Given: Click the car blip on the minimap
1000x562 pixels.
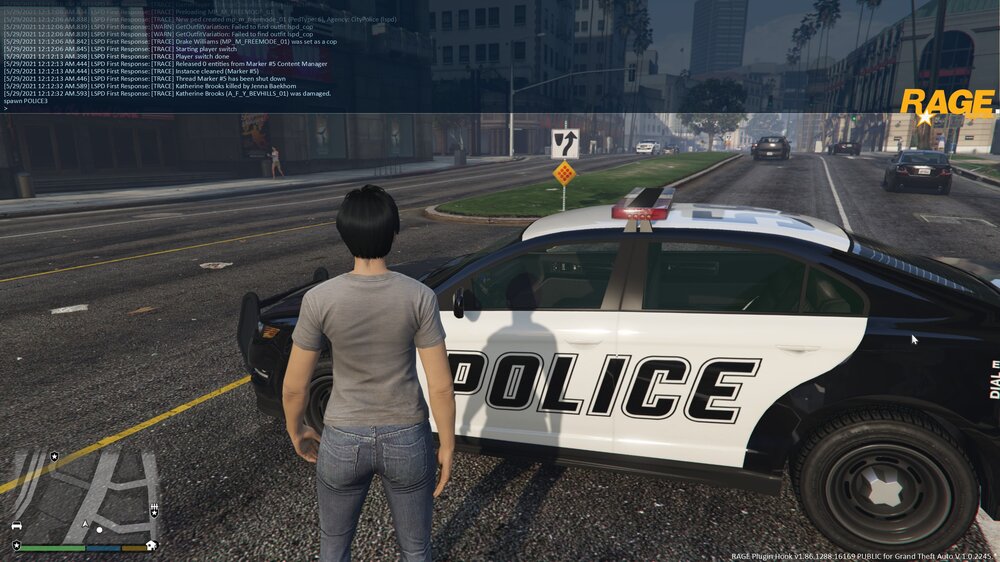Looking at the screenshot, I should (16, 524).
